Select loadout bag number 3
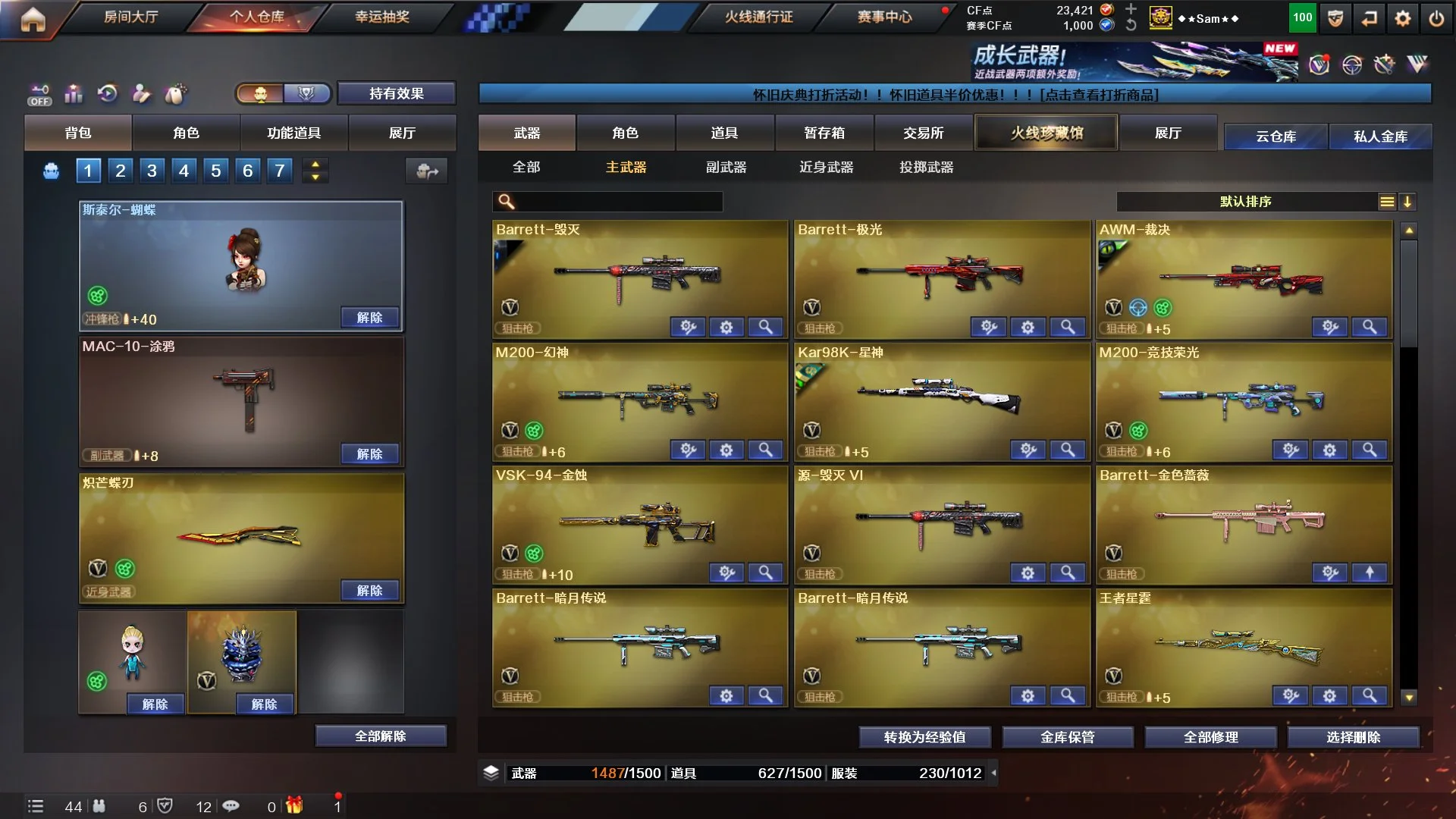This screenshot has width=1456, height=819. pos(152,171)
